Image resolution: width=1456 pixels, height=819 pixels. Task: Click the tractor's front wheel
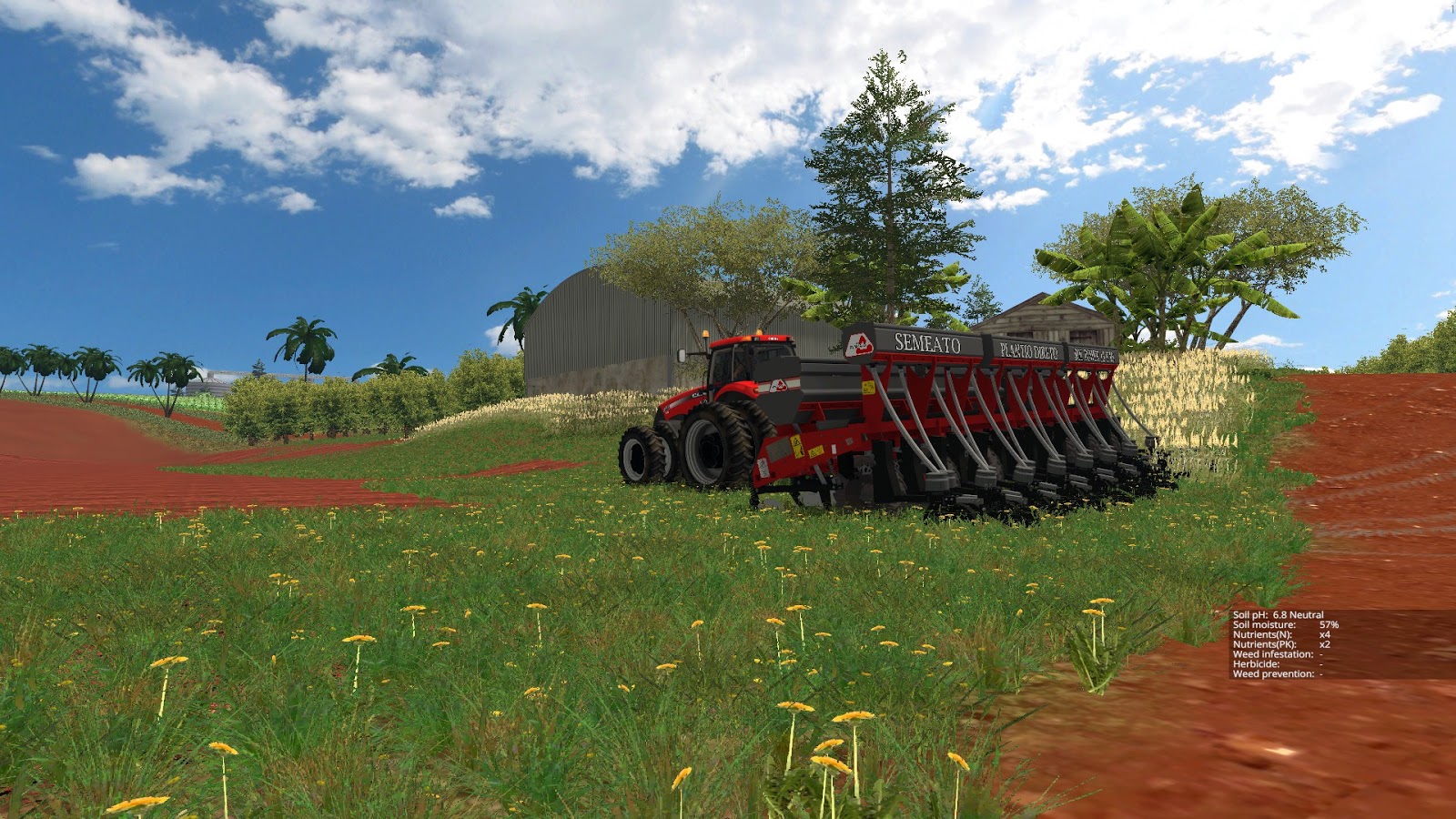pyautogui.click(x=647, y=452)
